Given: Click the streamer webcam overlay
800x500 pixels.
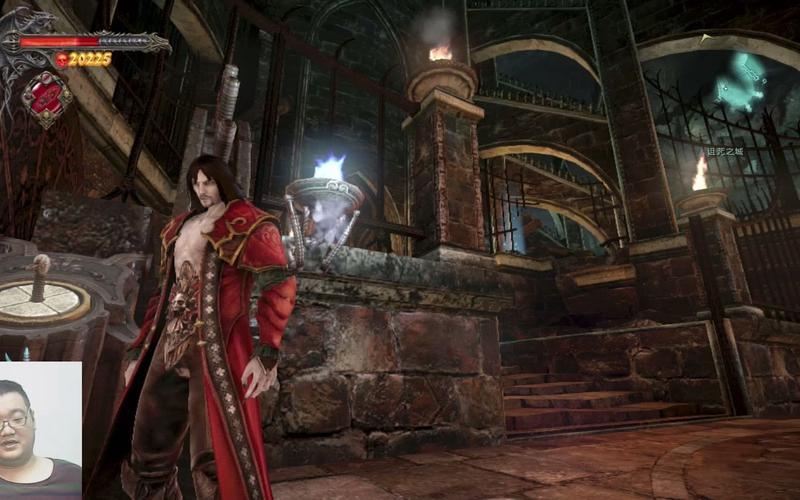Looking at the screenshot, I should [40, 430].
